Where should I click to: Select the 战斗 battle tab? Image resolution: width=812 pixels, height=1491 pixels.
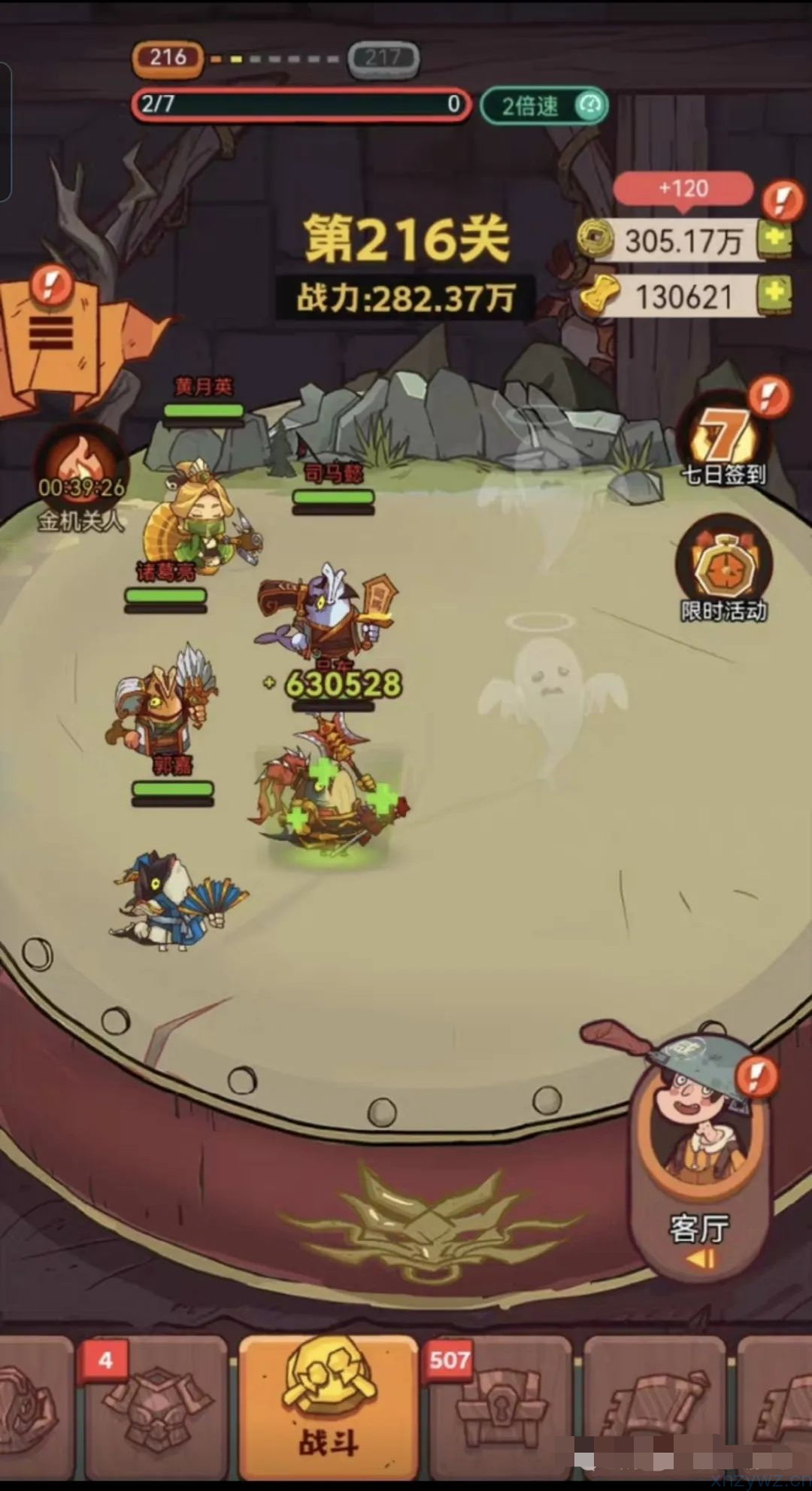point(328,1405)
